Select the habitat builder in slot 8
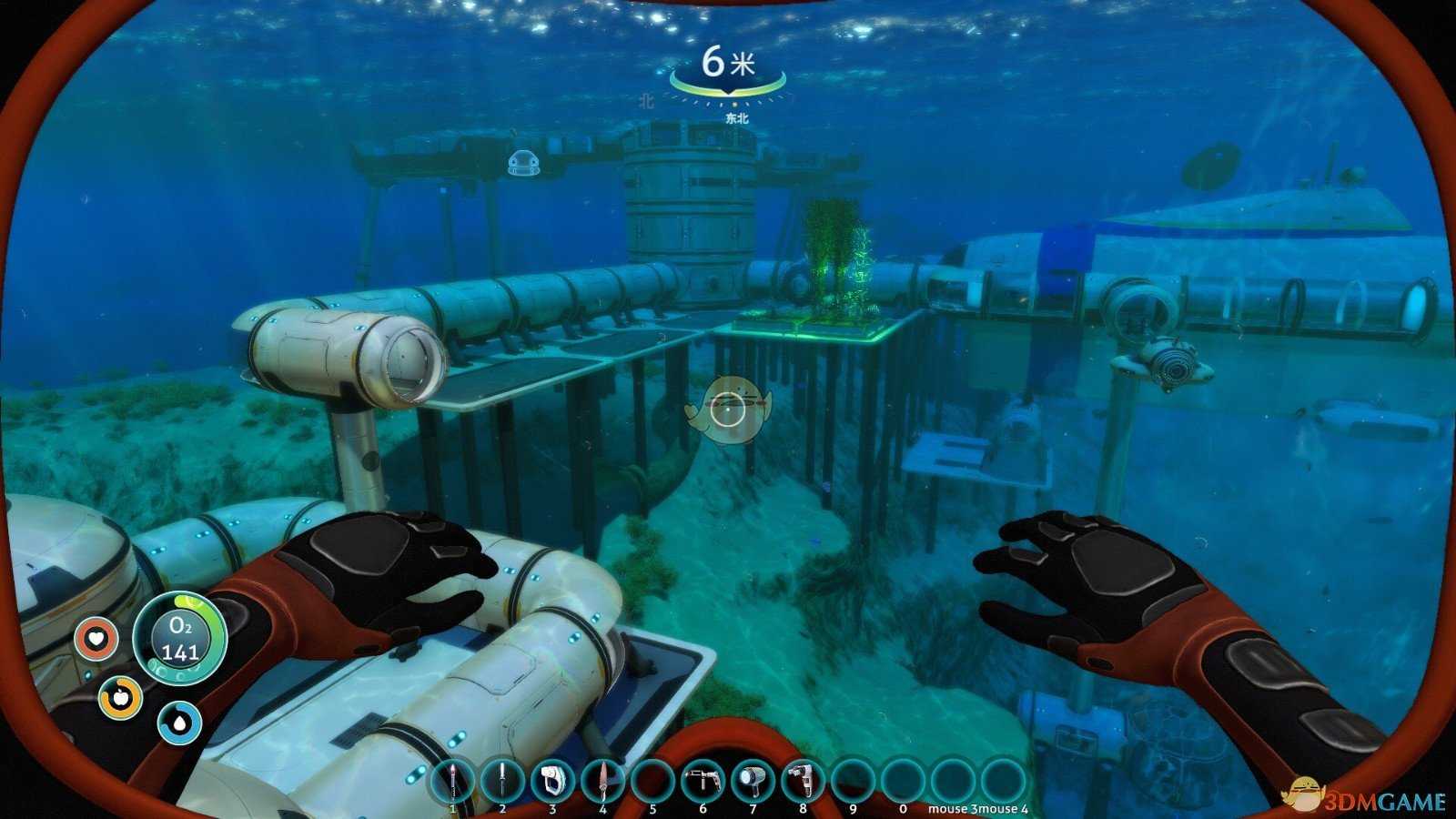1456x819 pixels. coord(803,780)
